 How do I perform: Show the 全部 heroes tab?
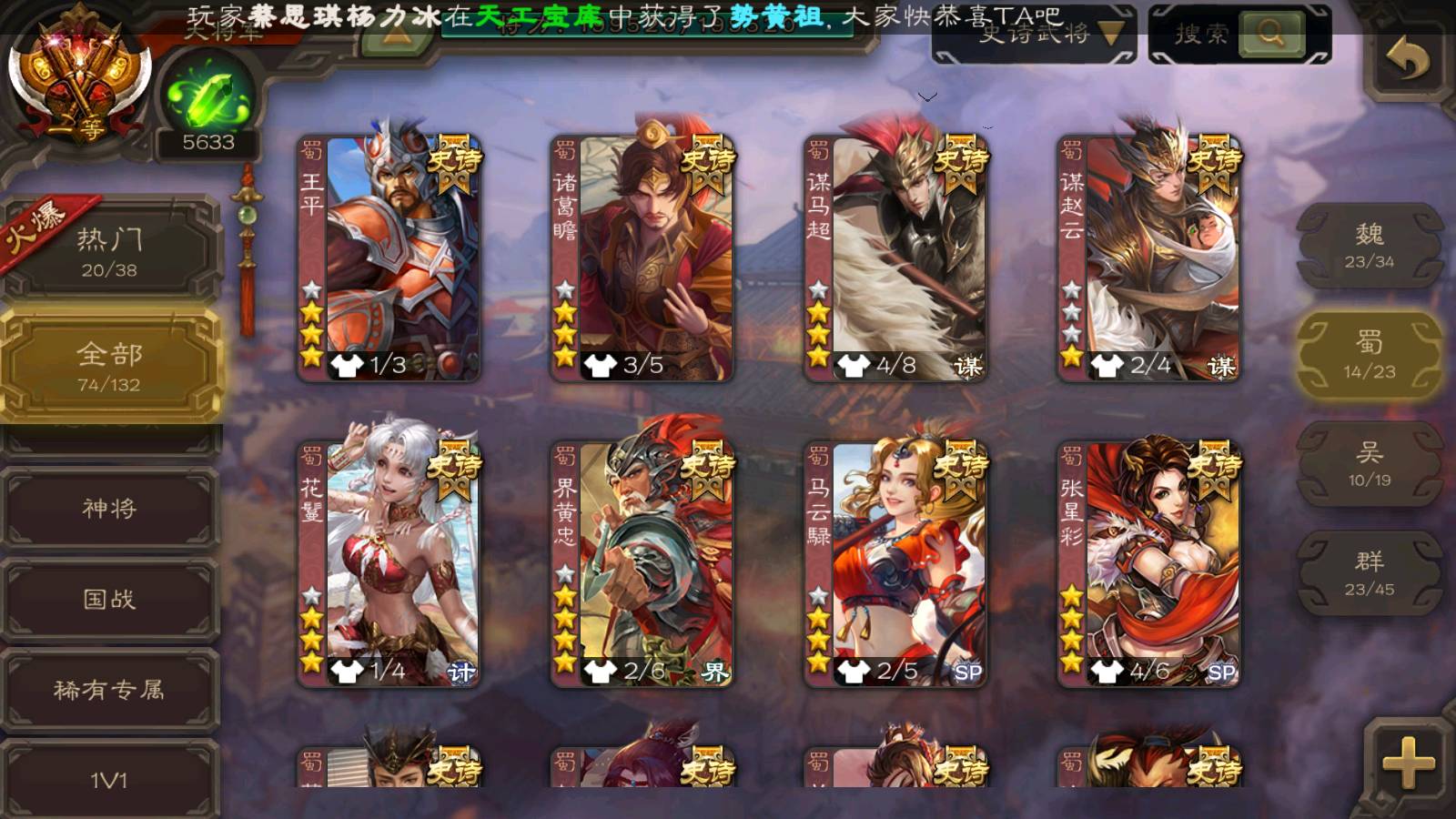pyautogui.click(x=109, y=366)
